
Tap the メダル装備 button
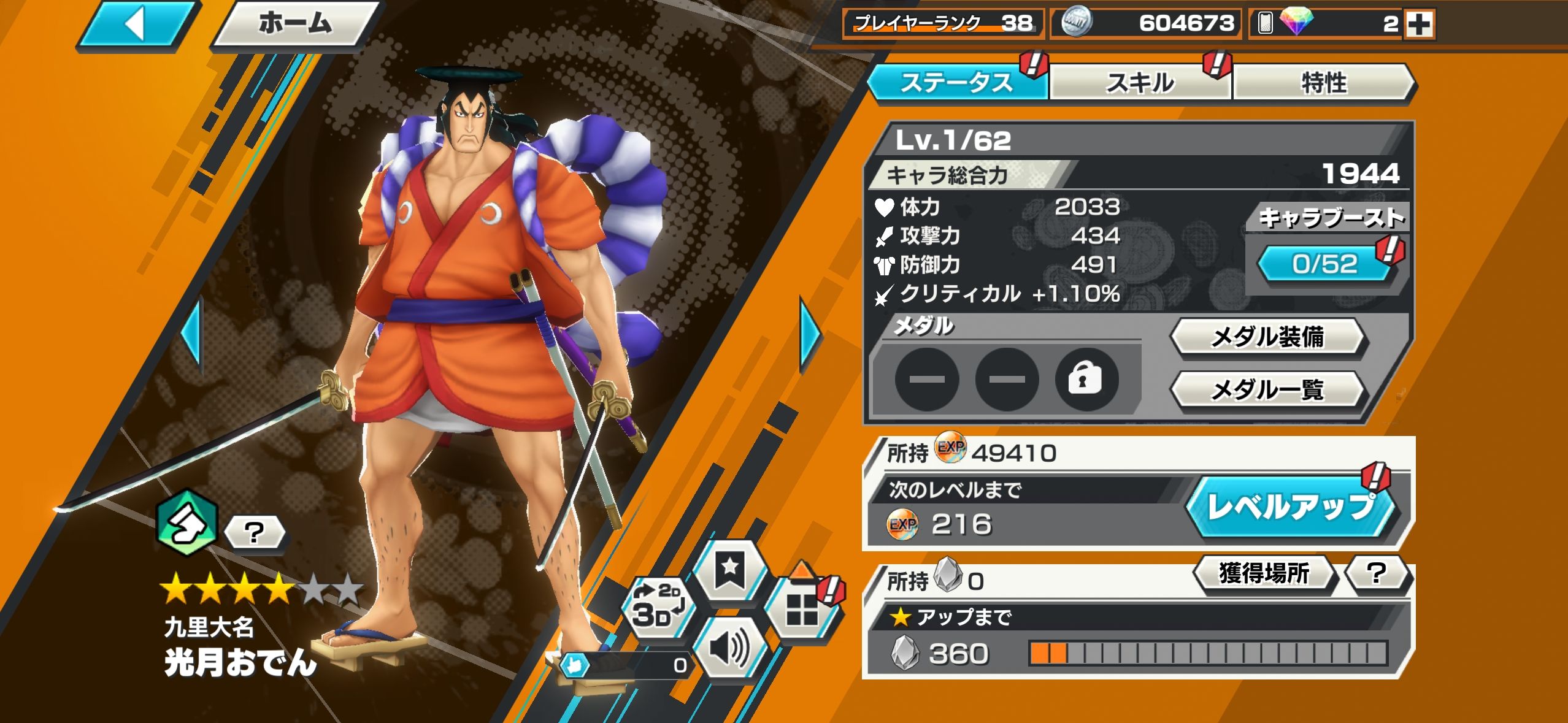coord(1267,337)
